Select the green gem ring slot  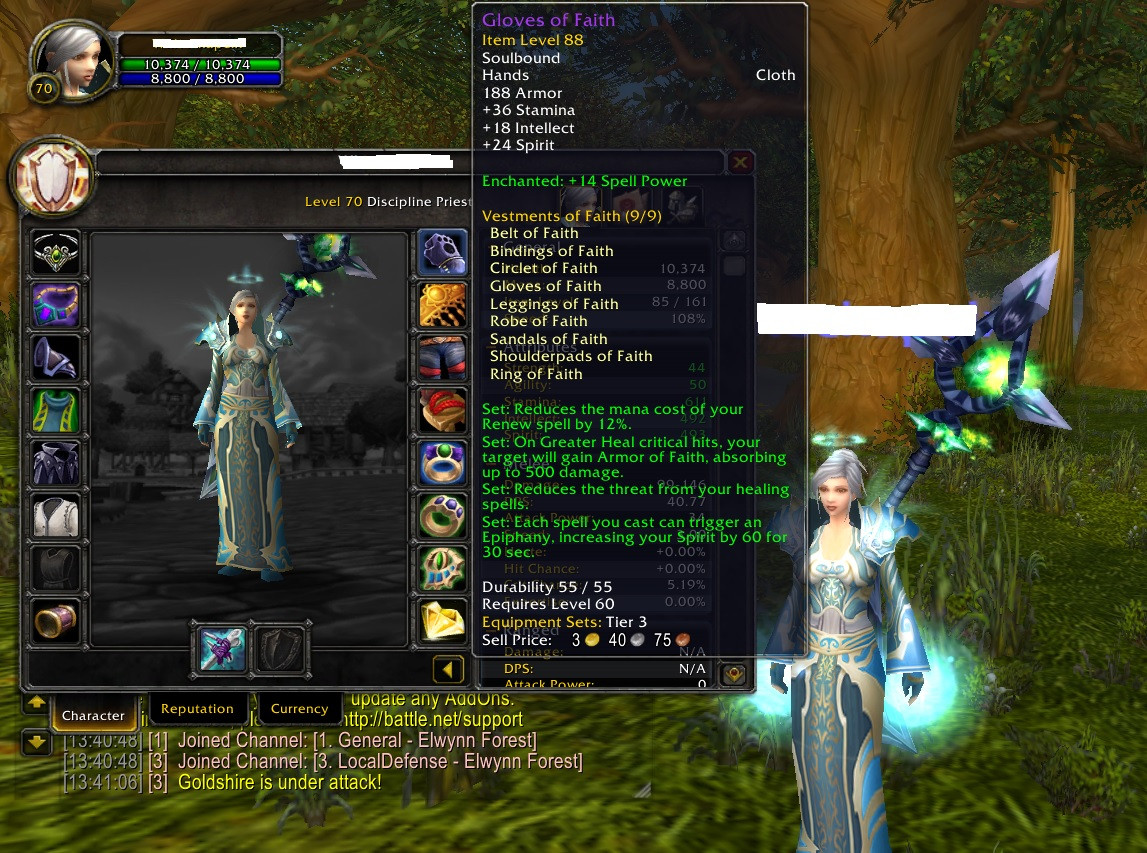click(x=442, y=463)
